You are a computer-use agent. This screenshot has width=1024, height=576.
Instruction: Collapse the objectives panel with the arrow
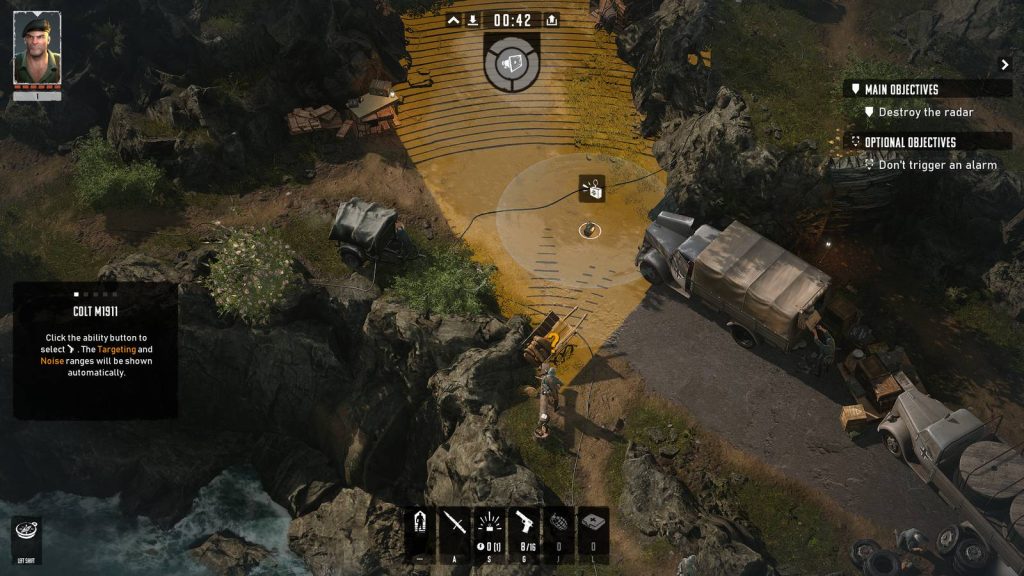pos(1005,65)
